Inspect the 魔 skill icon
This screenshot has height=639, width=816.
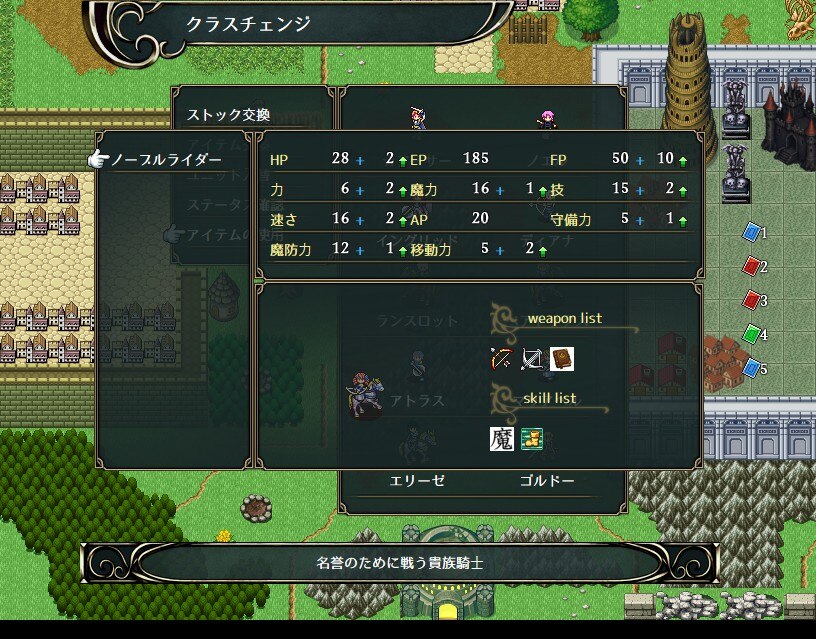point(501,438)
